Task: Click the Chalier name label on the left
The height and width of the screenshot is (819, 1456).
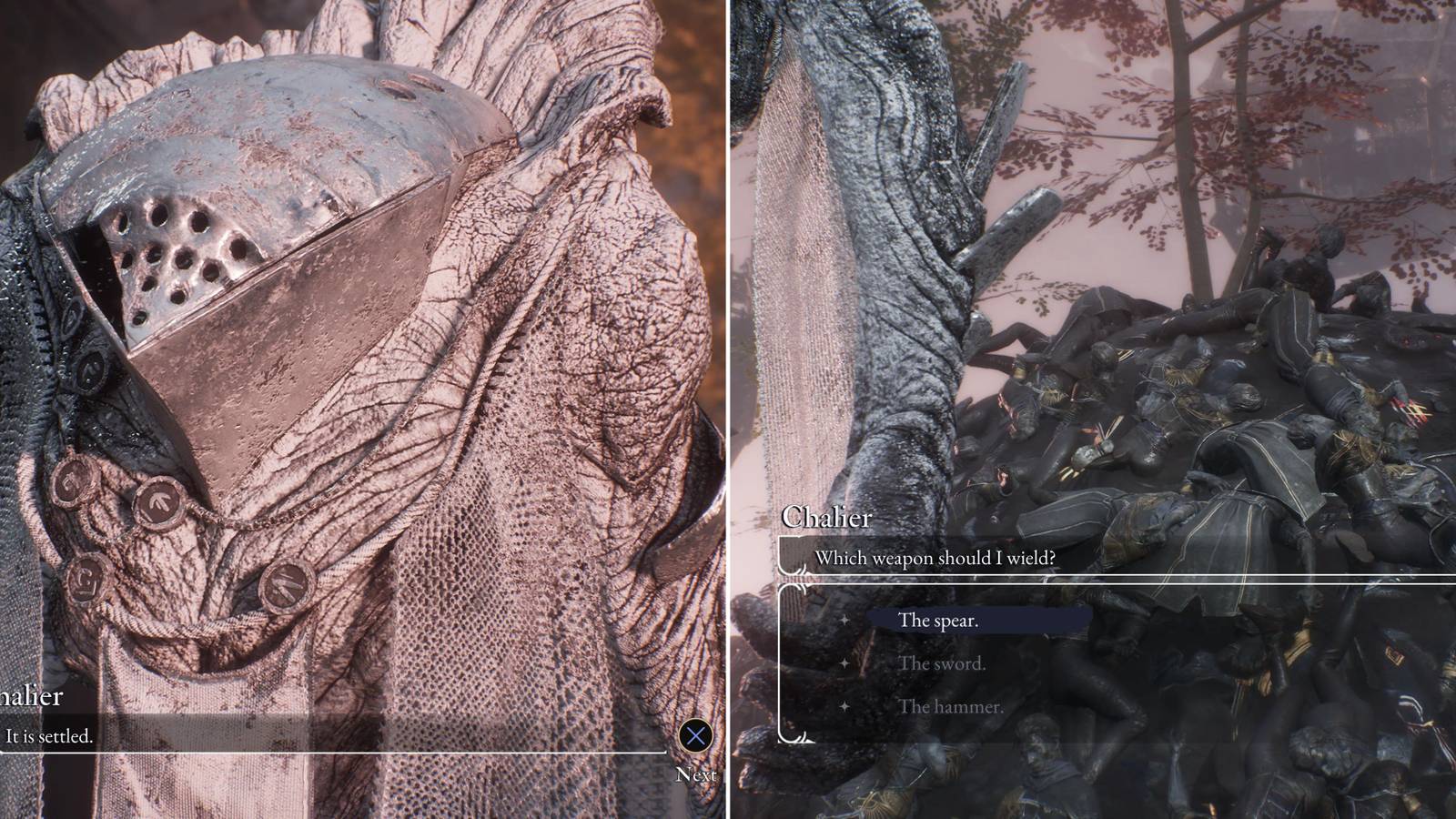Action: [30, 697]
